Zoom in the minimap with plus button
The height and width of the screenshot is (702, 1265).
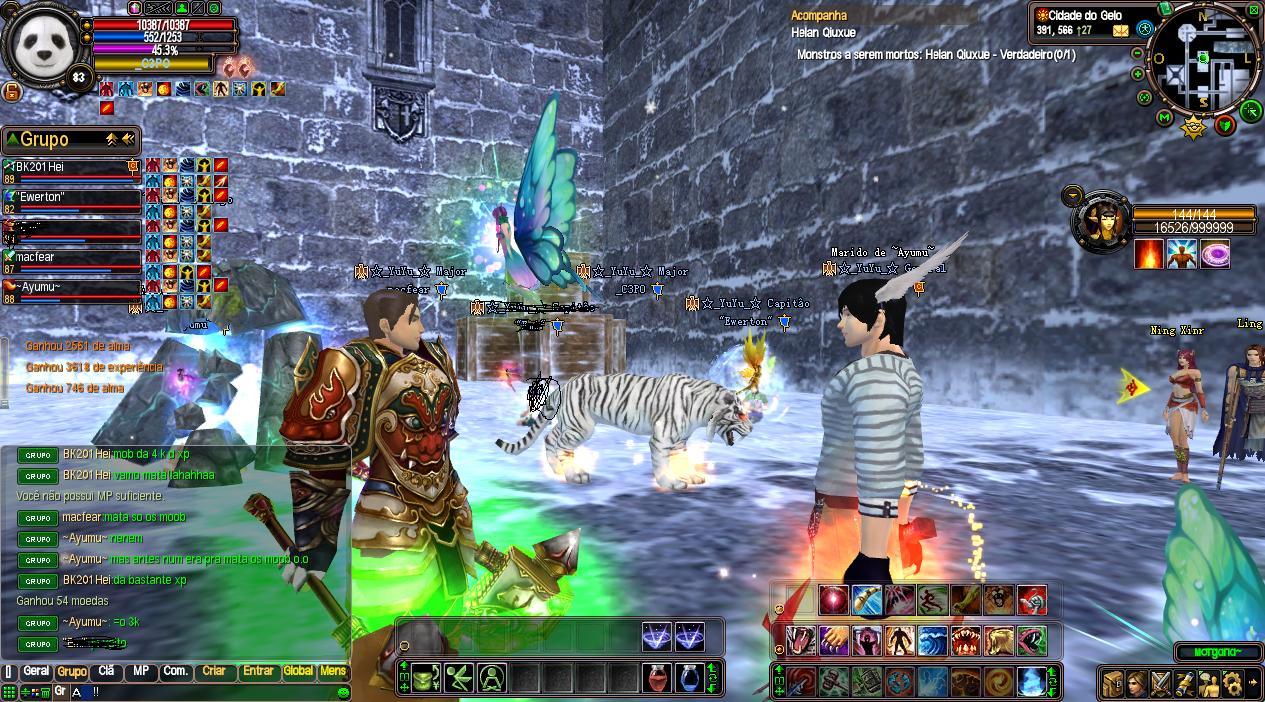coord(1138,74)
